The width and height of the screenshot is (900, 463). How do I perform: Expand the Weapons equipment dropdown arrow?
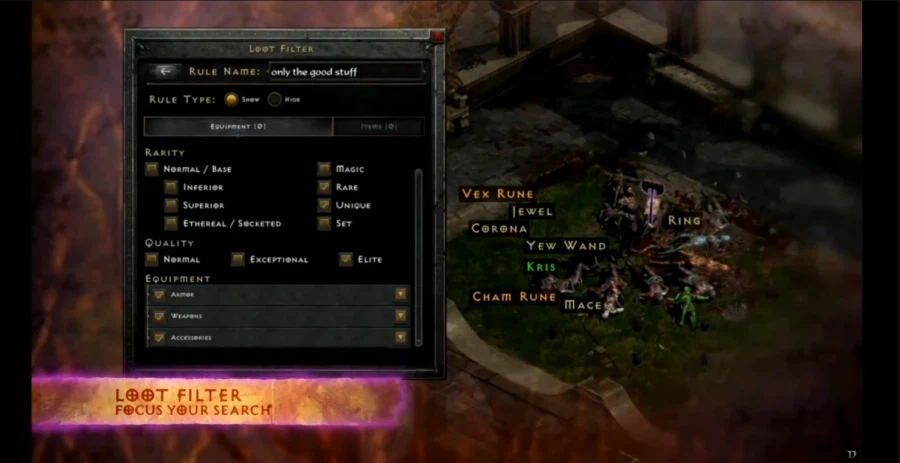tap(401, 316)
